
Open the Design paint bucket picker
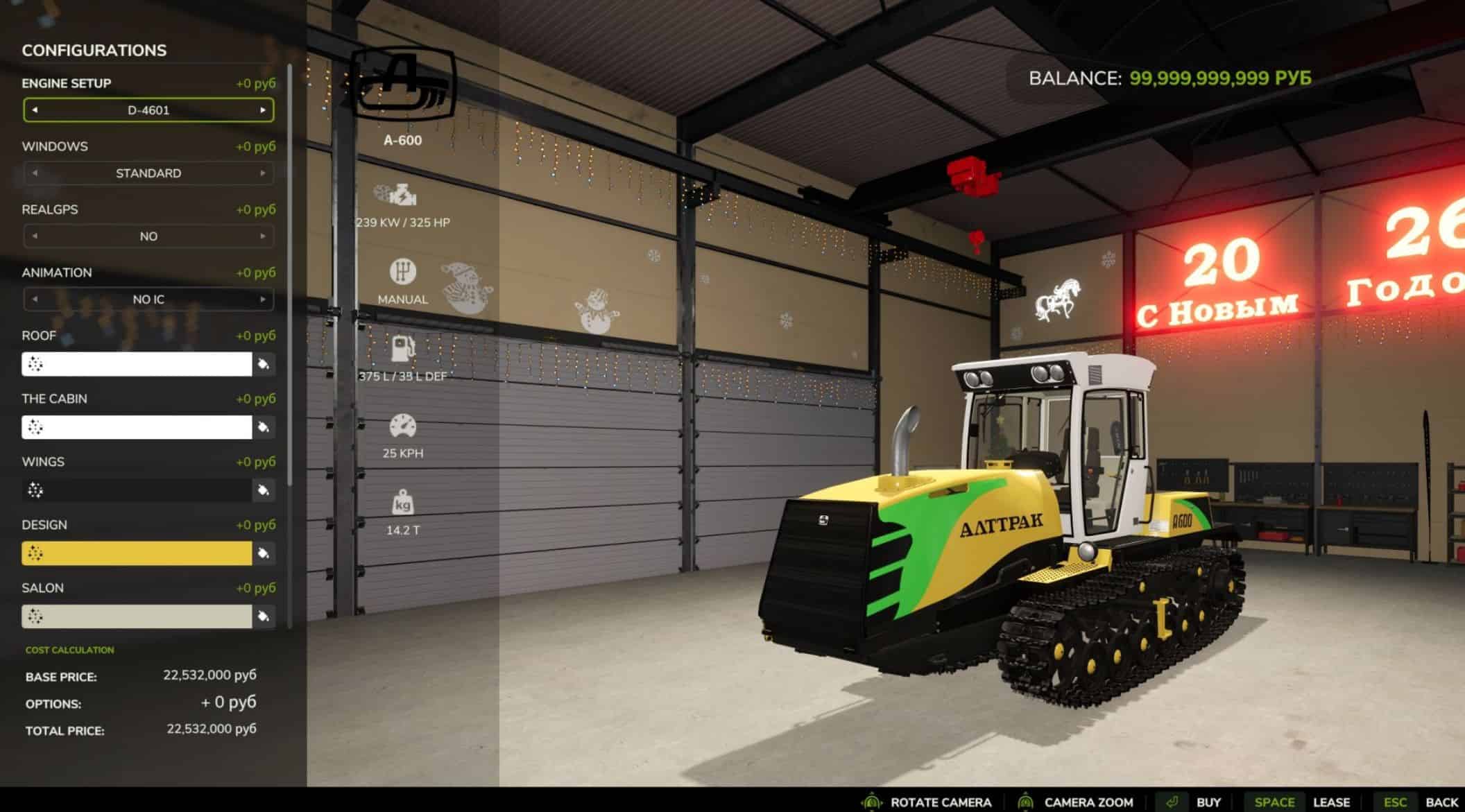click(x=264, y=553)
